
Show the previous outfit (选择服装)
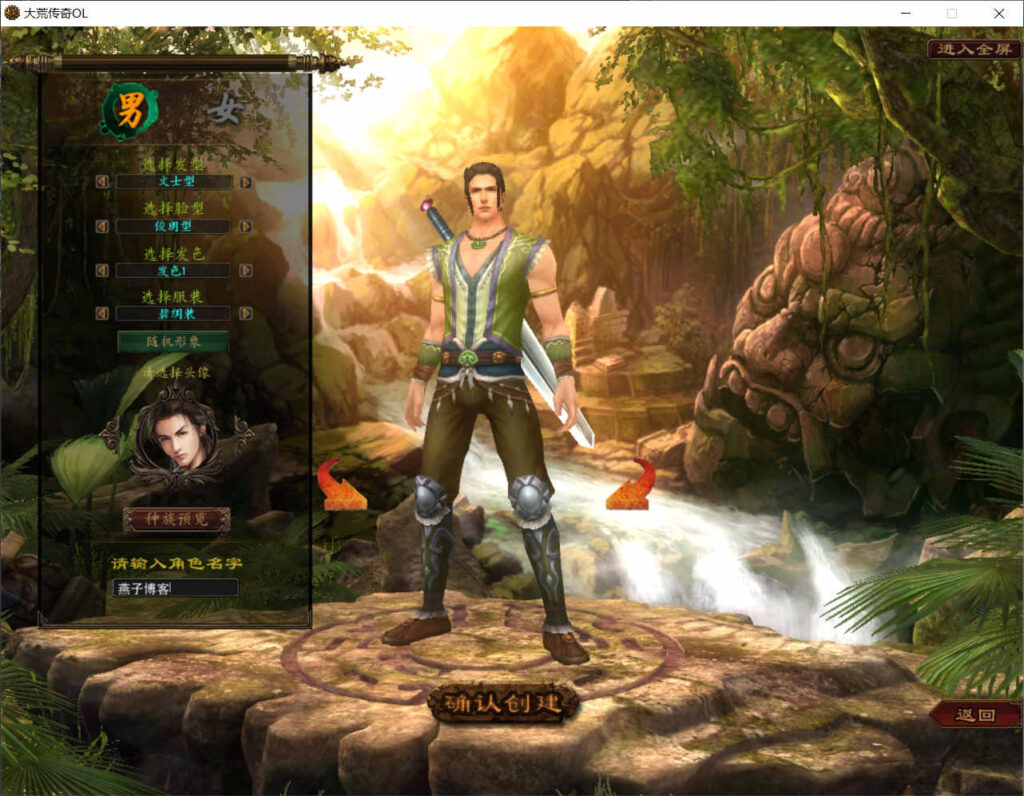pyautogui.click(x=102, y=313)
